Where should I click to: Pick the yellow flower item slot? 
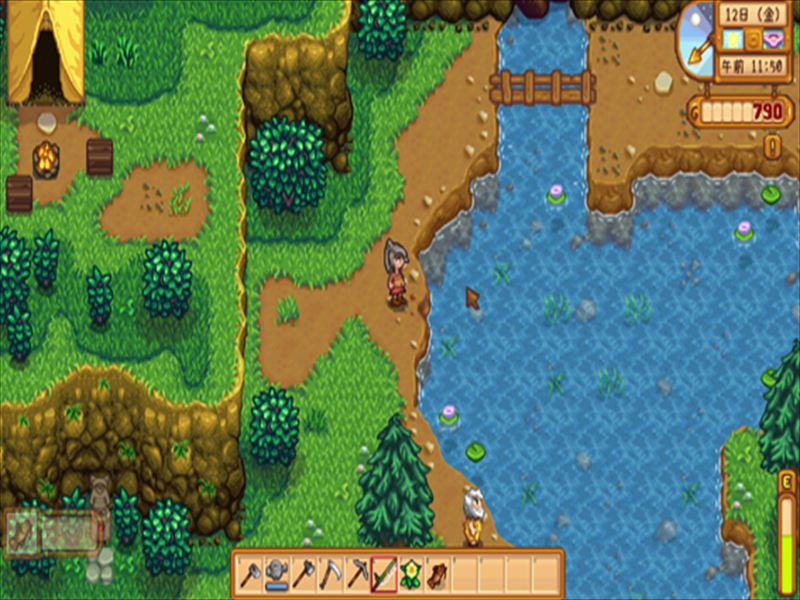[x=411, y=574]
